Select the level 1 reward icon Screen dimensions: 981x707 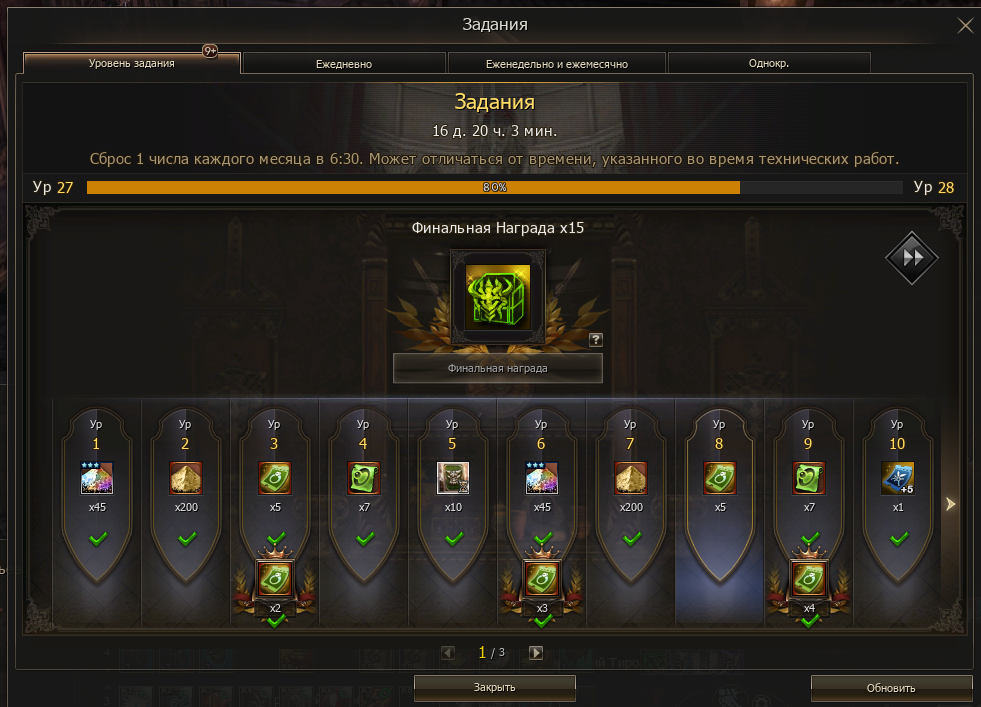point(97,478)
